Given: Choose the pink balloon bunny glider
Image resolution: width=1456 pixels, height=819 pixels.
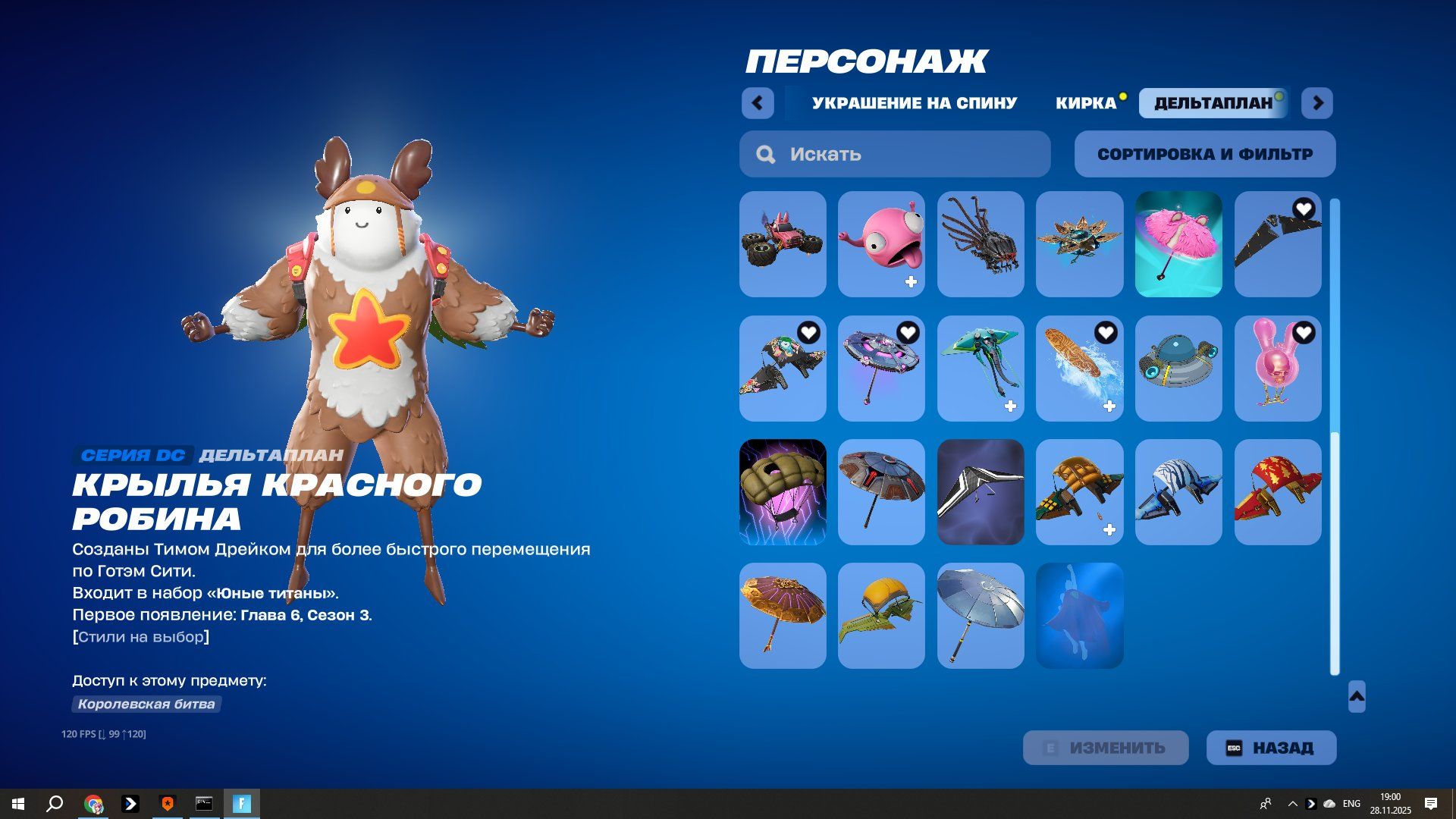Looking at the screenshot, I should [x=1278, y=369].
